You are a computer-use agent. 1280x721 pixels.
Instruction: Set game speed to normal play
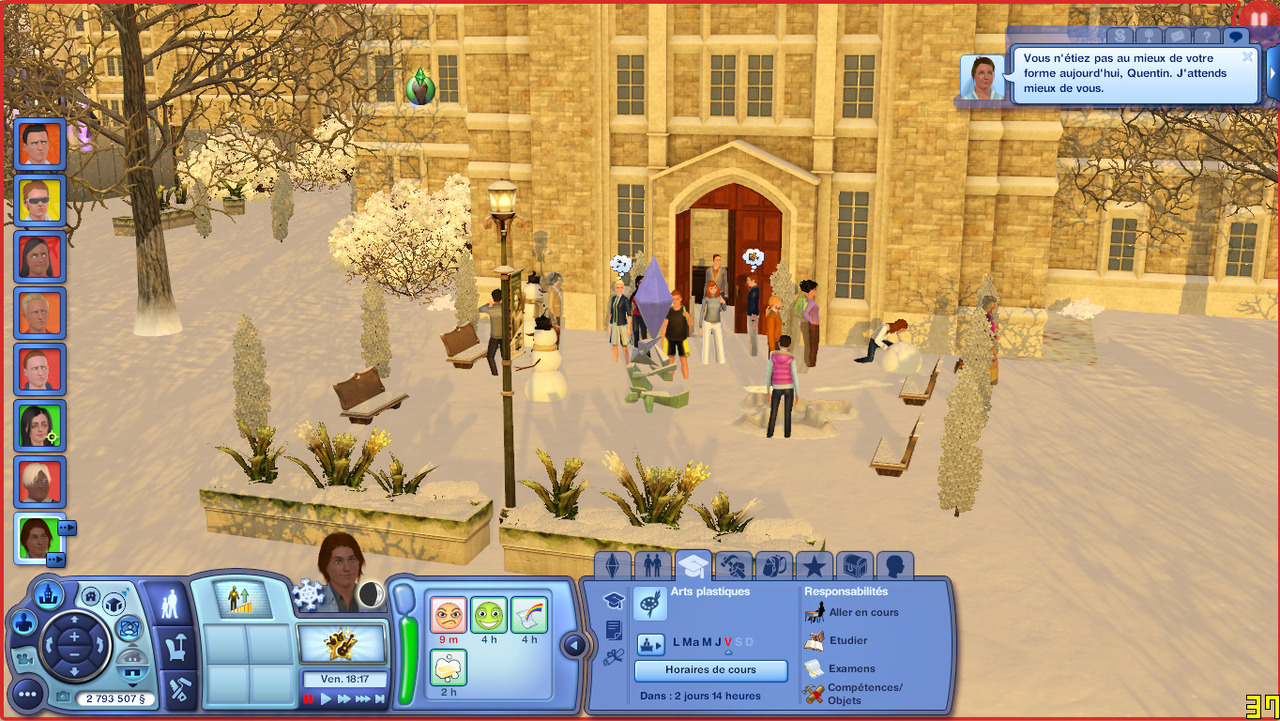click(x=326, y=699)
